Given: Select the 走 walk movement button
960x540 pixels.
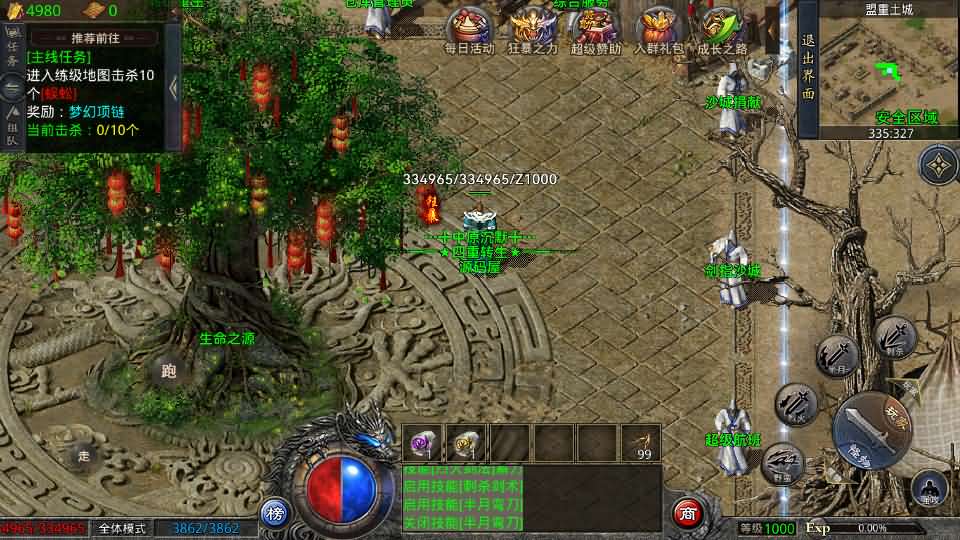Looking at the screenshot, I should click(x=85, y=456).
